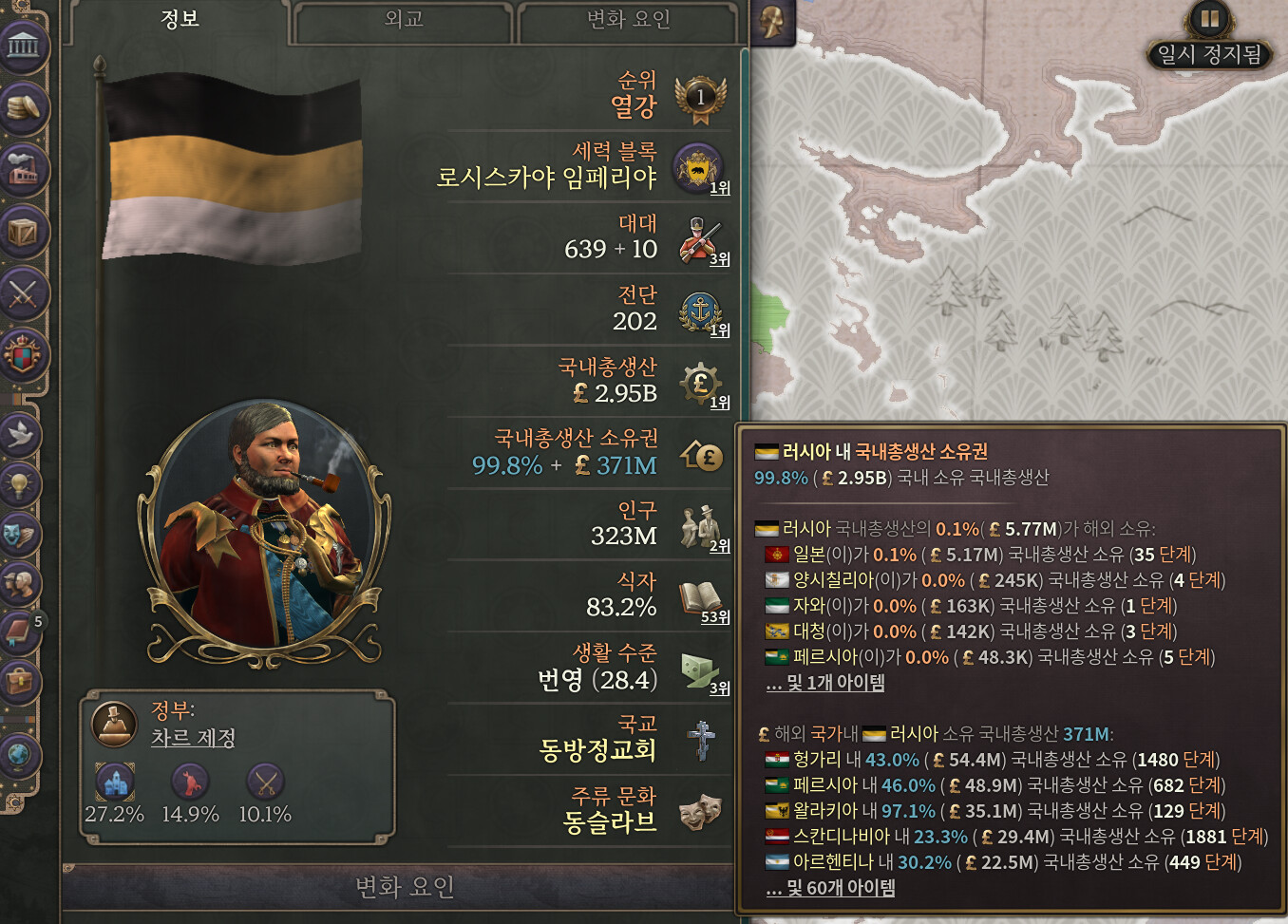Viewport: 1288px width, 924px height.
Task: Select the 동방정교회 religion cross icon
Action: 701,741
